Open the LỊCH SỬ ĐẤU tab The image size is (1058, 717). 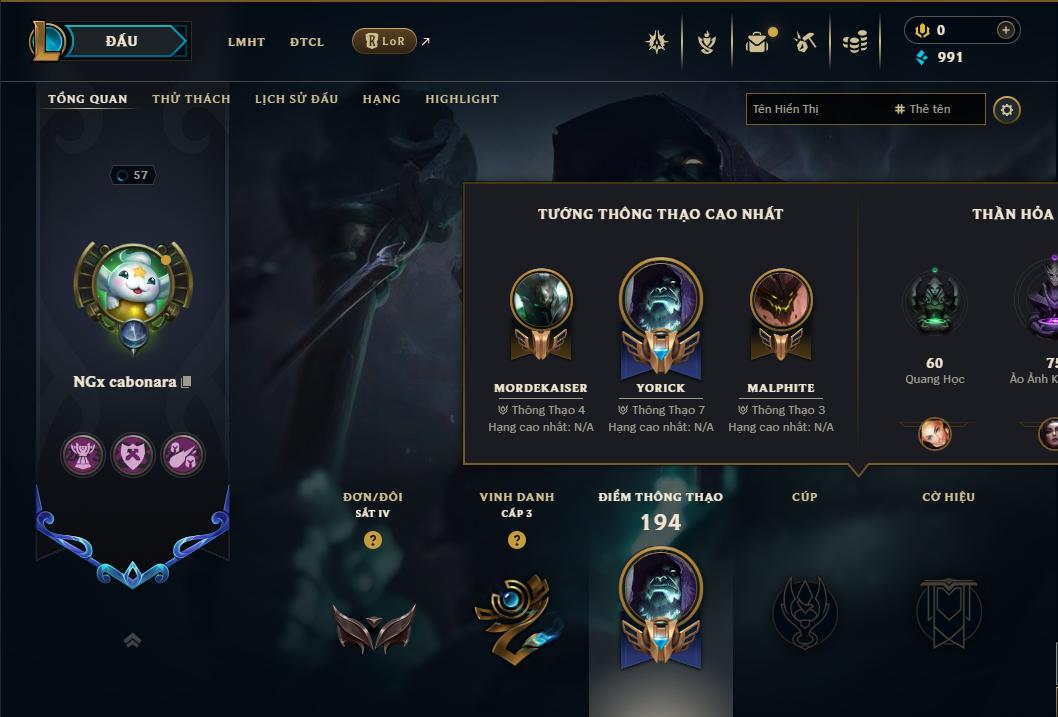tap(296, 99)
